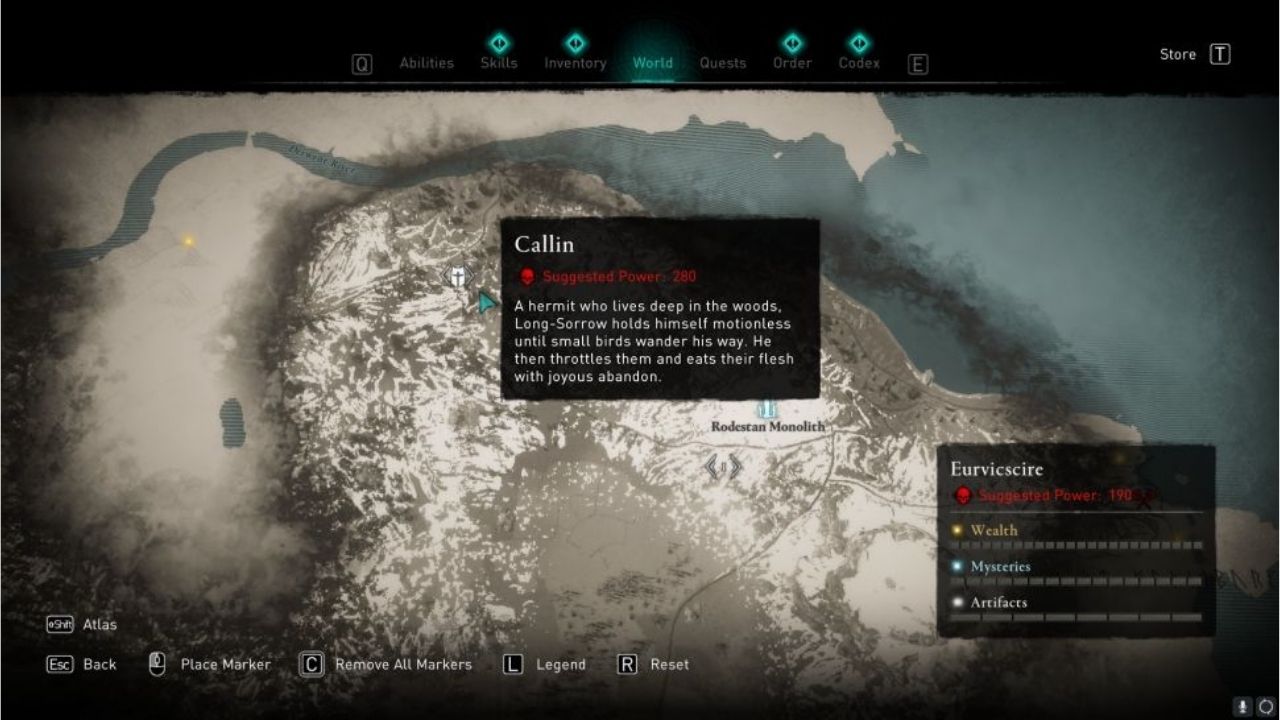This screenshot has height=720, width=1280.
Task: Open the Store
Action: tap(1178, 54)
